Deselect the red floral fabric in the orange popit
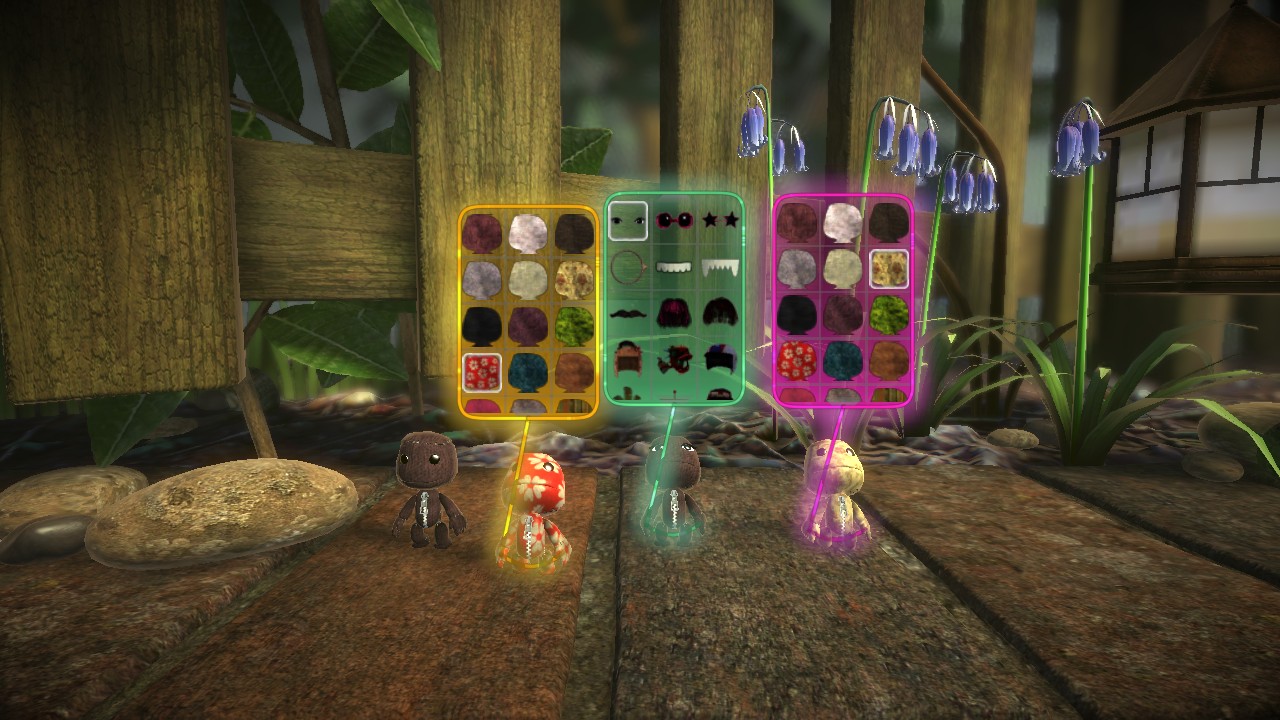The height and width of the screenshot is (720, 1280). (482, 370)
